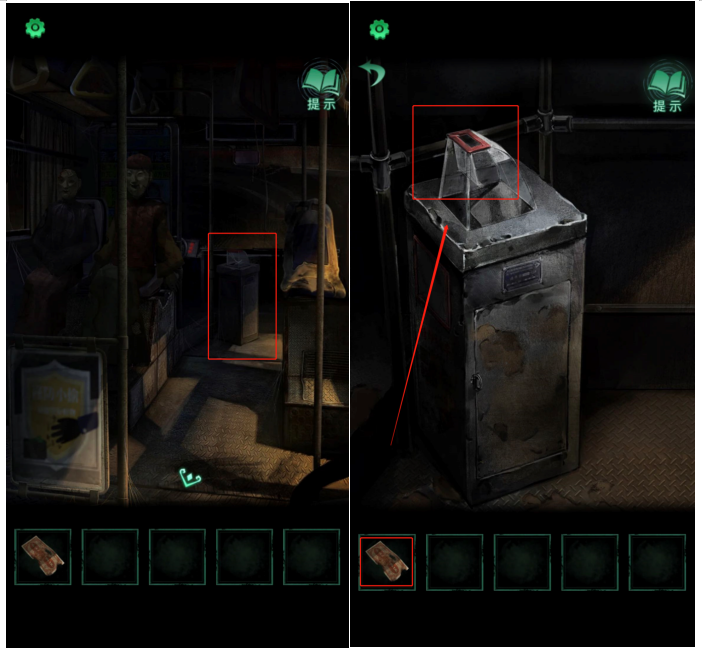Pick the banknote slot below the bus interior view
The height and width of the screenshot is (655, 702).
43,557
